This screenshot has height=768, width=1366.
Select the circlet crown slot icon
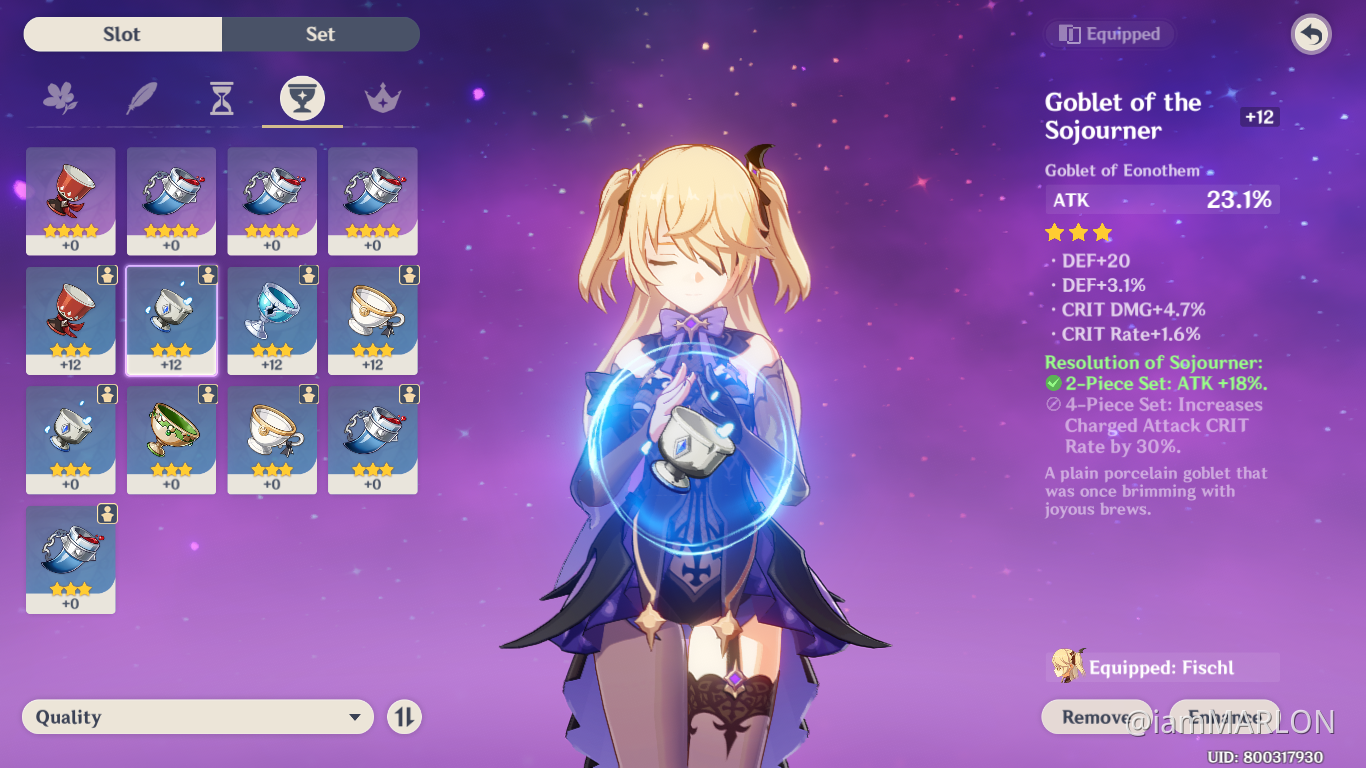point(383,97)
